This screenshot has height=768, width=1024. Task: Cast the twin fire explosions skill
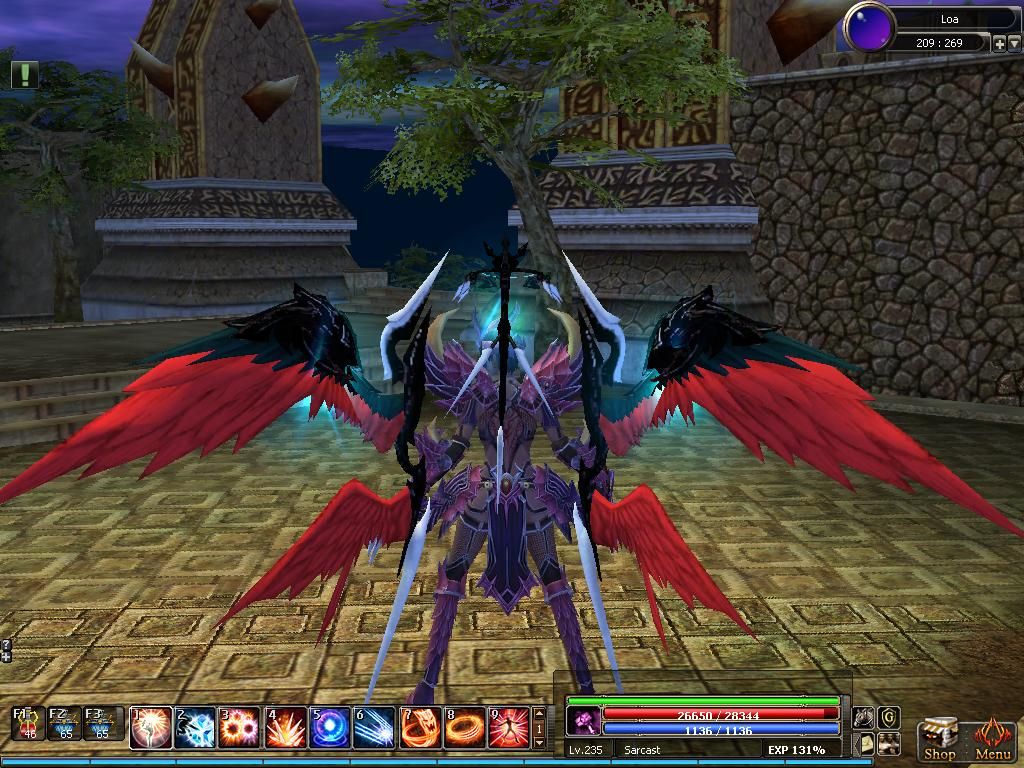(x=240, y=727)
